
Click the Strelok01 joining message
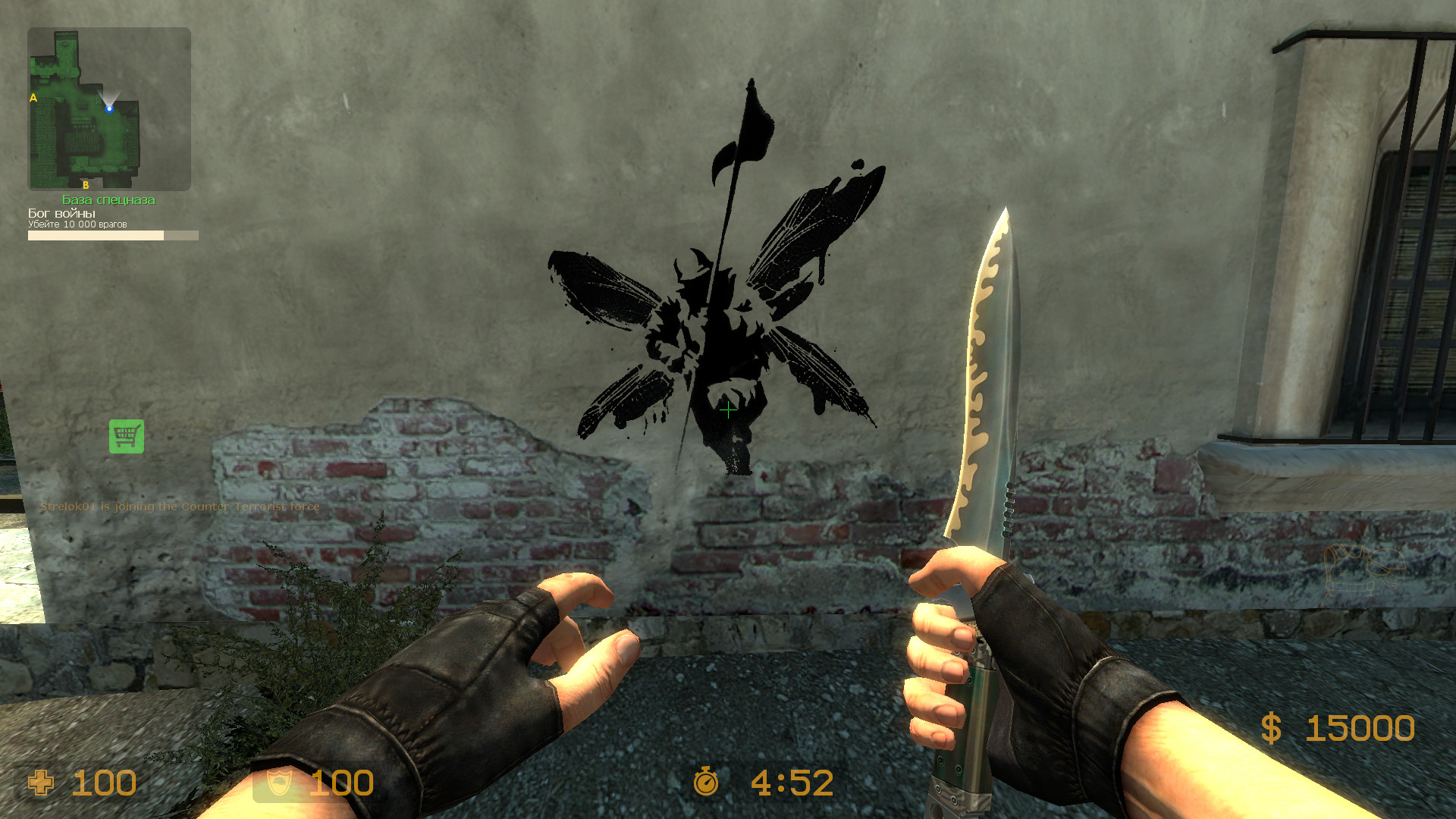click(180, 507)
